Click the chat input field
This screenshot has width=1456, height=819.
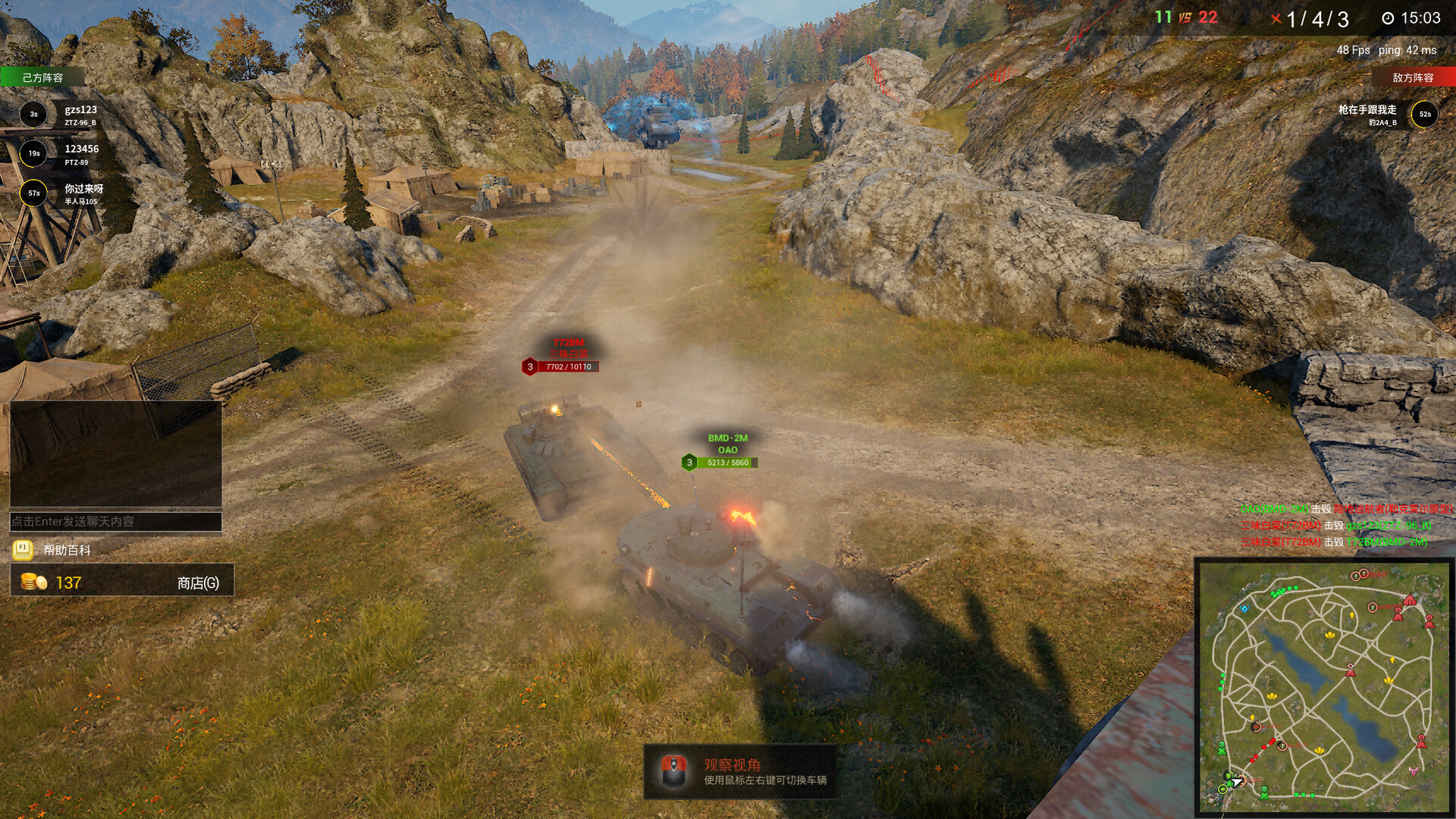click(115, 522)
